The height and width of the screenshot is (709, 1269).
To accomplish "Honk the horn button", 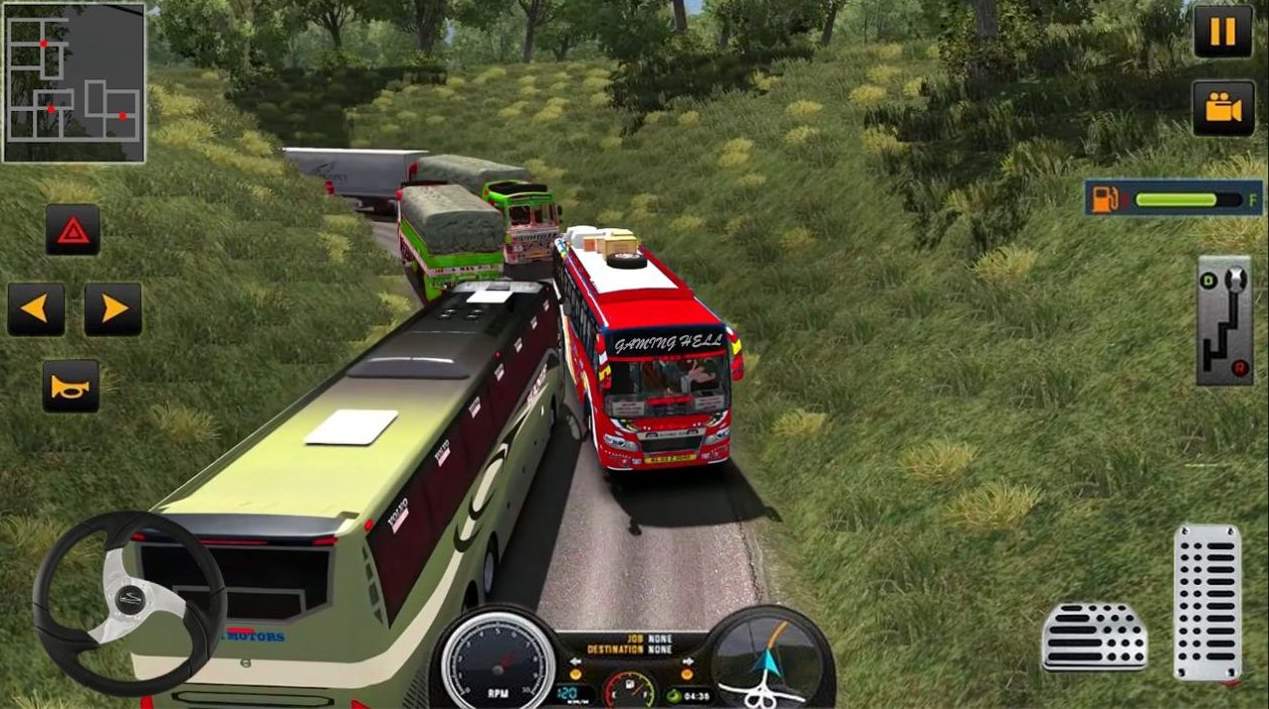I will click(x=71, y=386).
